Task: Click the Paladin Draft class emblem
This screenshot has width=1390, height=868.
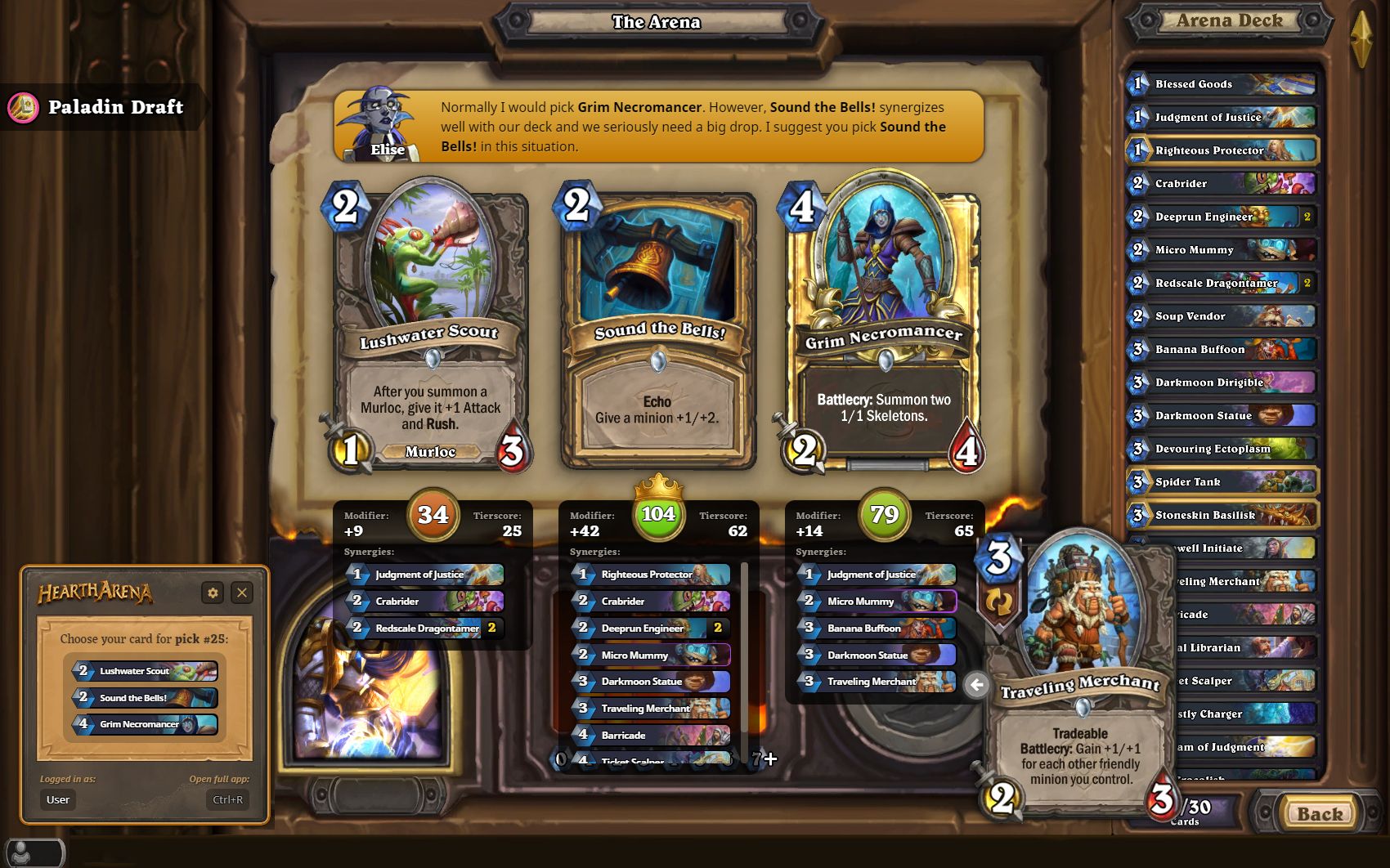Action: [25, 107]
